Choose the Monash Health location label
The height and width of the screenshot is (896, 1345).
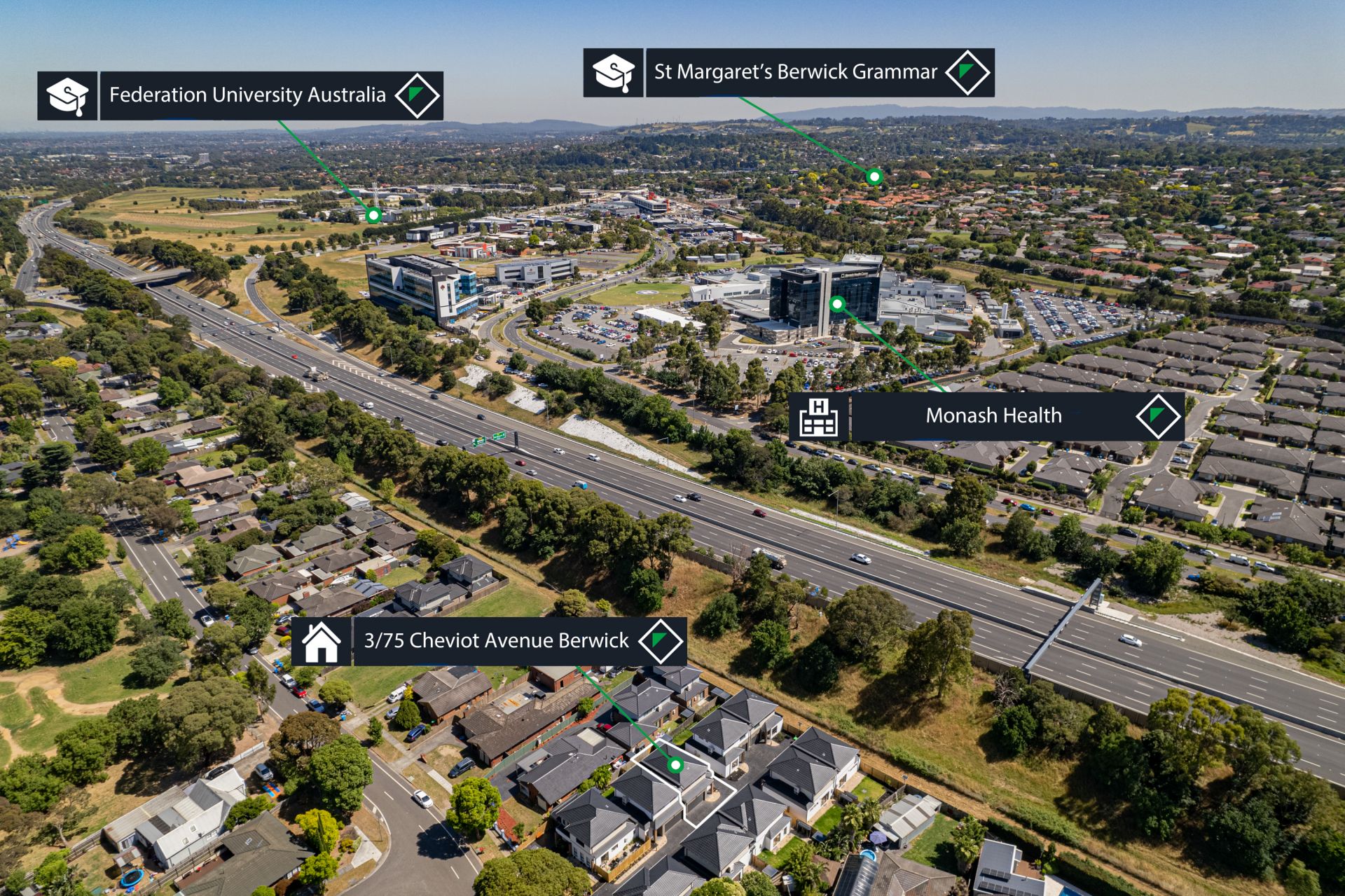coord(993,416)
